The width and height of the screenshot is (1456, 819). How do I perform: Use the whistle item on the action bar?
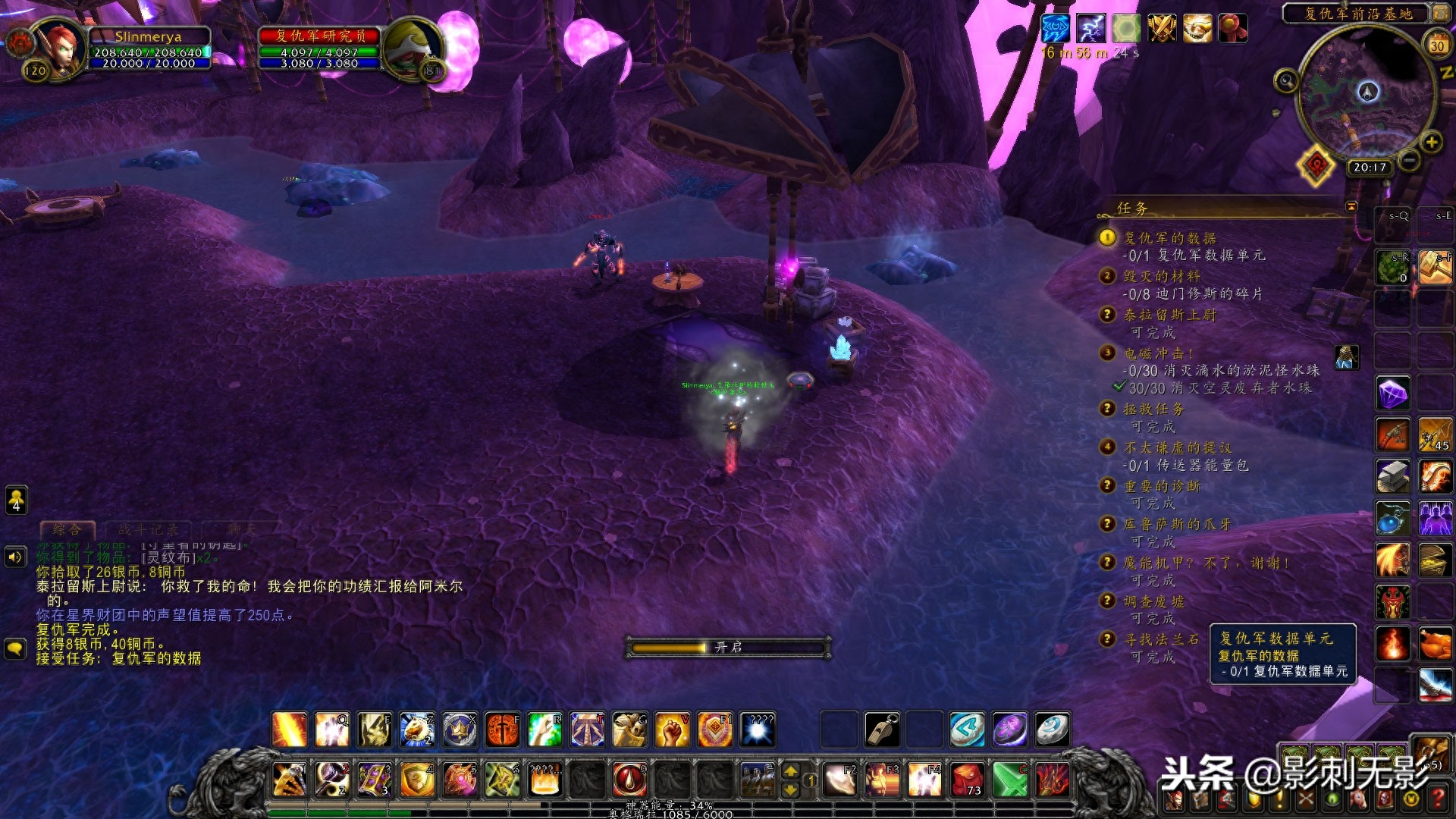(882, 730)
